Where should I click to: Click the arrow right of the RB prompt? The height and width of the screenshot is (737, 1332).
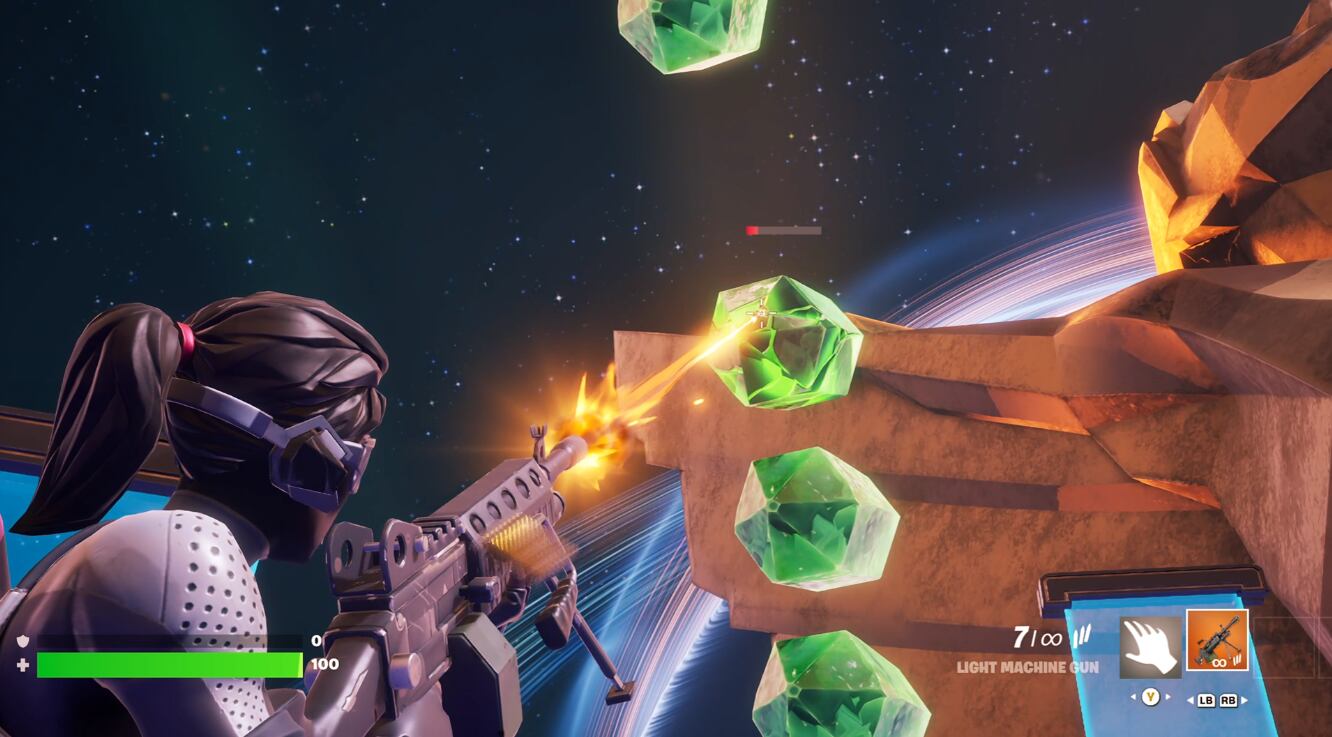pos(1243,698)
